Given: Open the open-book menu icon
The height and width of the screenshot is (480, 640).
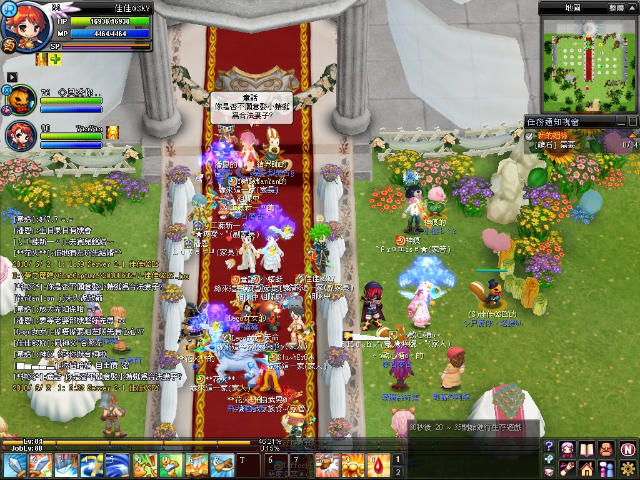Looking at the screenshot, I should tap(588, 448).
